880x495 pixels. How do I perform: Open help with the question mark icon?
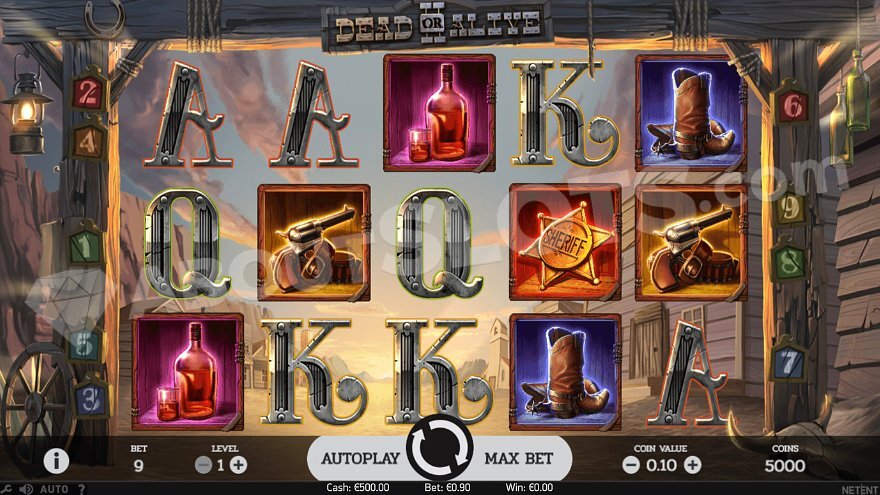pyautogui.click(x=82, y=489)
